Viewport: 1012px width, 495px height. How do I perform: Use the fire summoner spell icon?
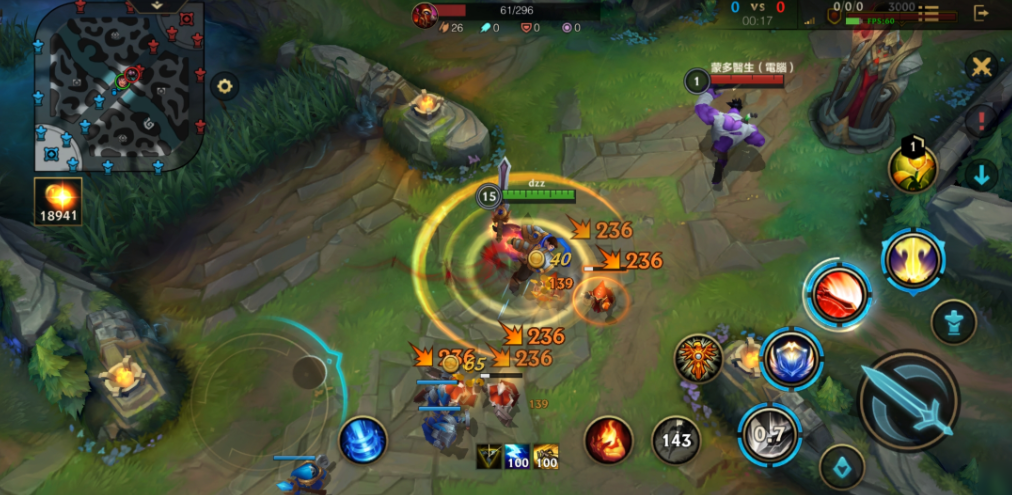(x=608, y=440)
